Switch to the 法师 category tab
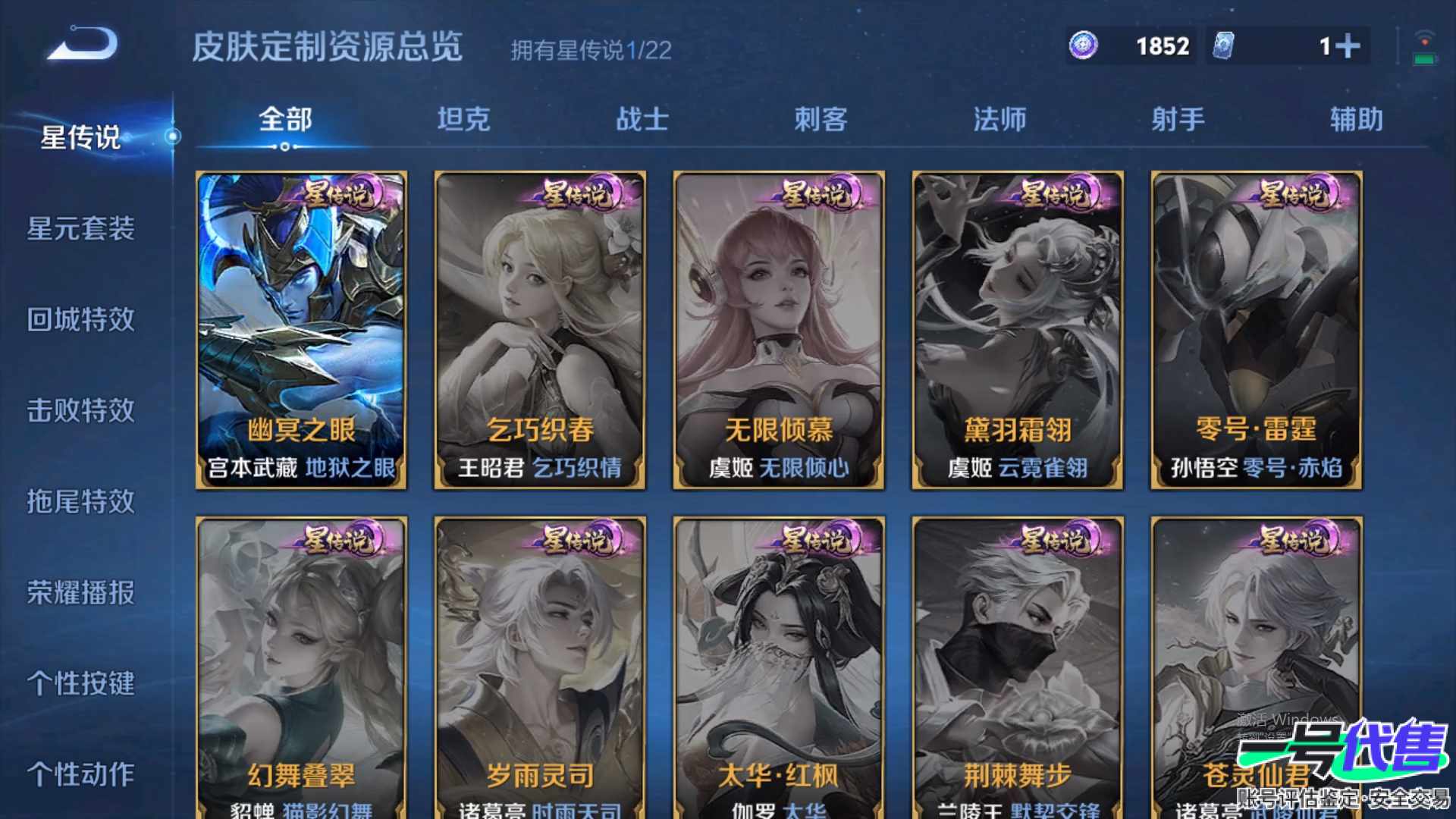1456x819 pixels. tap(1001, 119)
